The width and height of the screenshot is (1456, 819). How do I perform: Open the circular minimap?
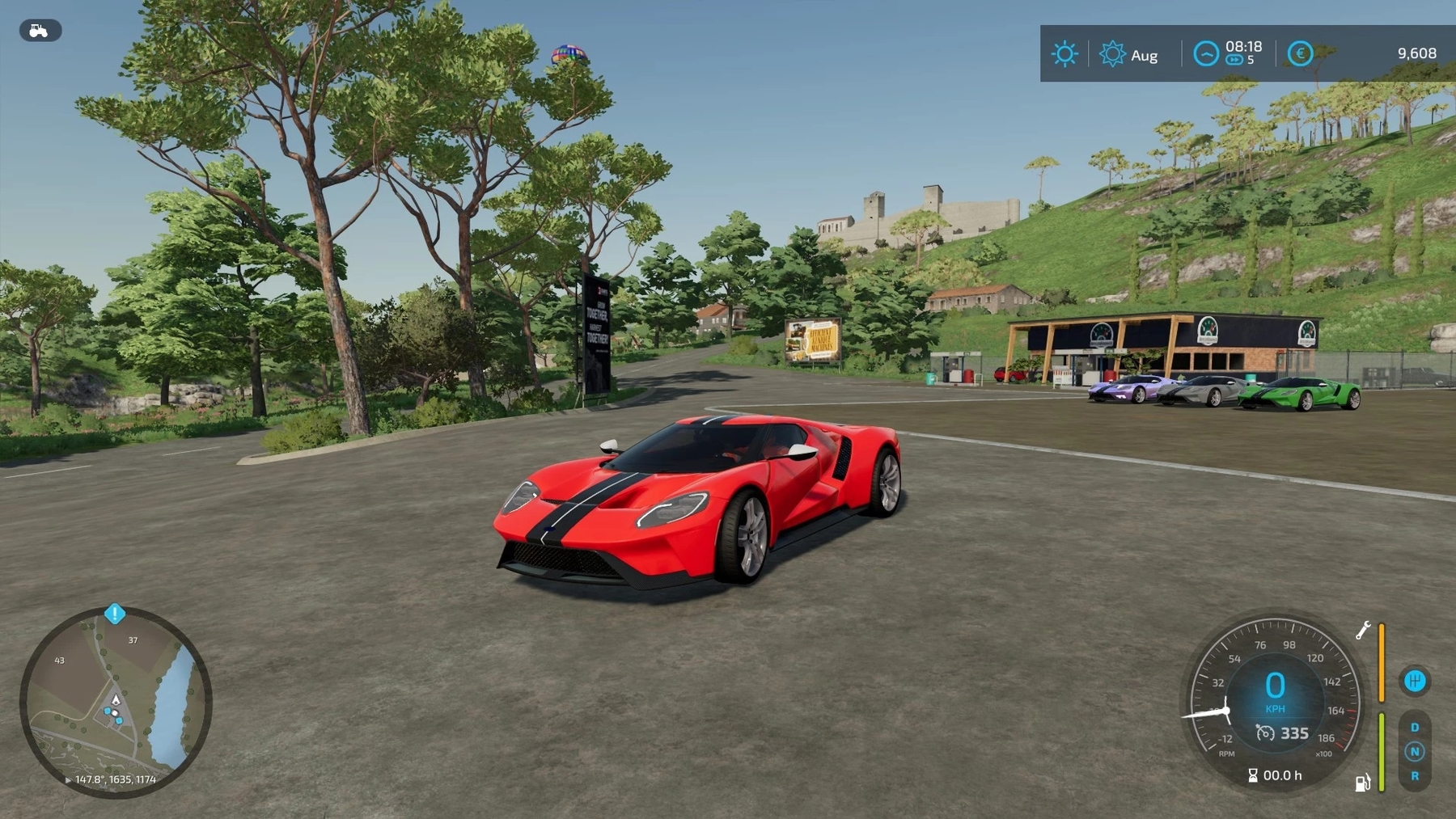(116, 702)
